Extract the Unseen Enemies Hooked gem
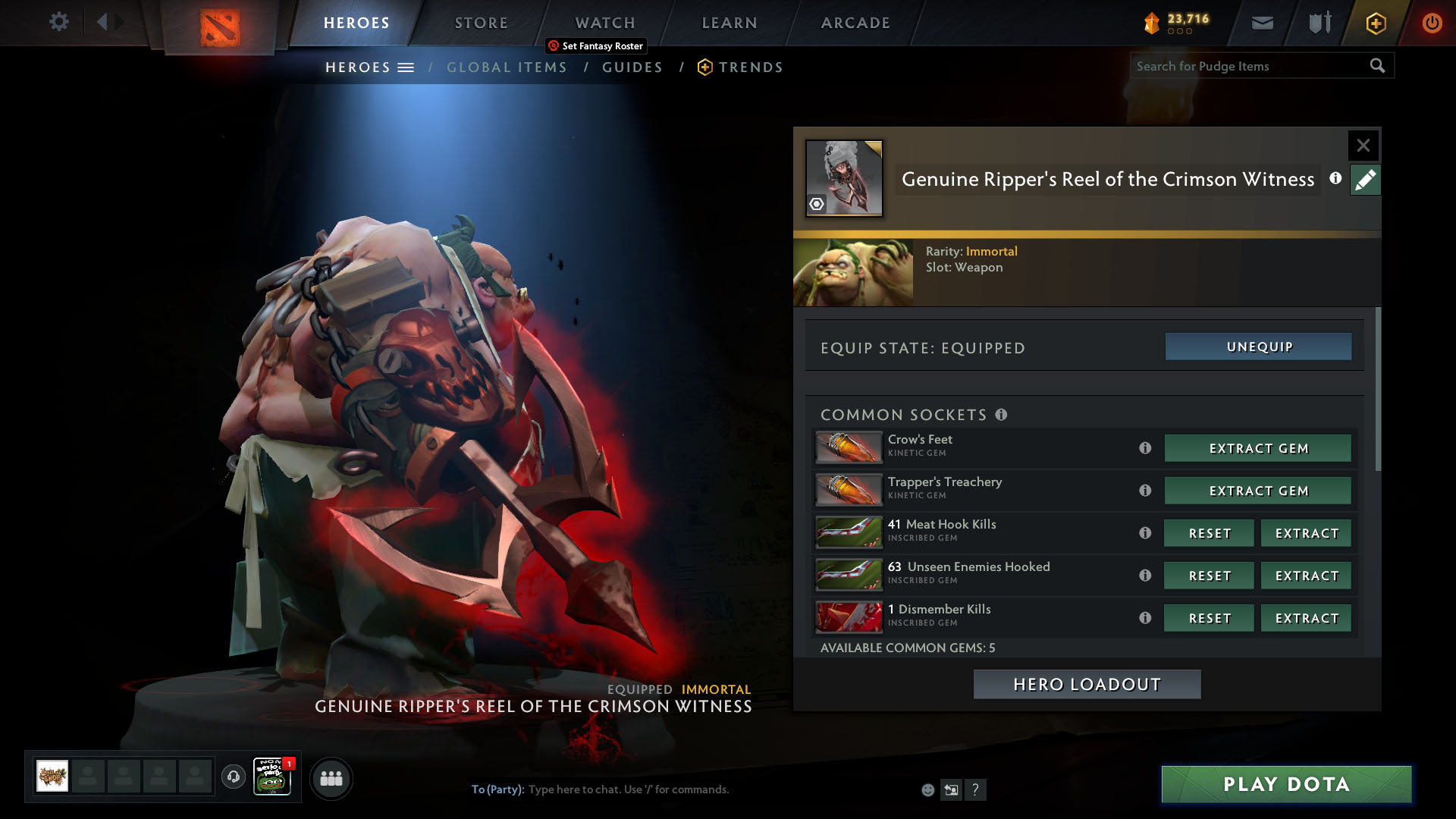 click(1306, 576)
